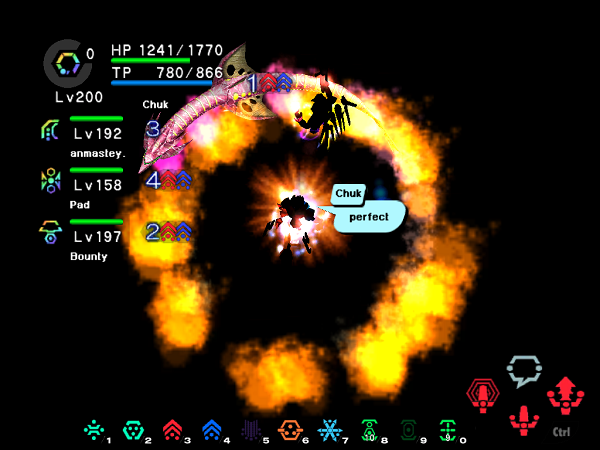Use the bottom red attack action icon
600x450 pixels.
(x=523, y=418)
